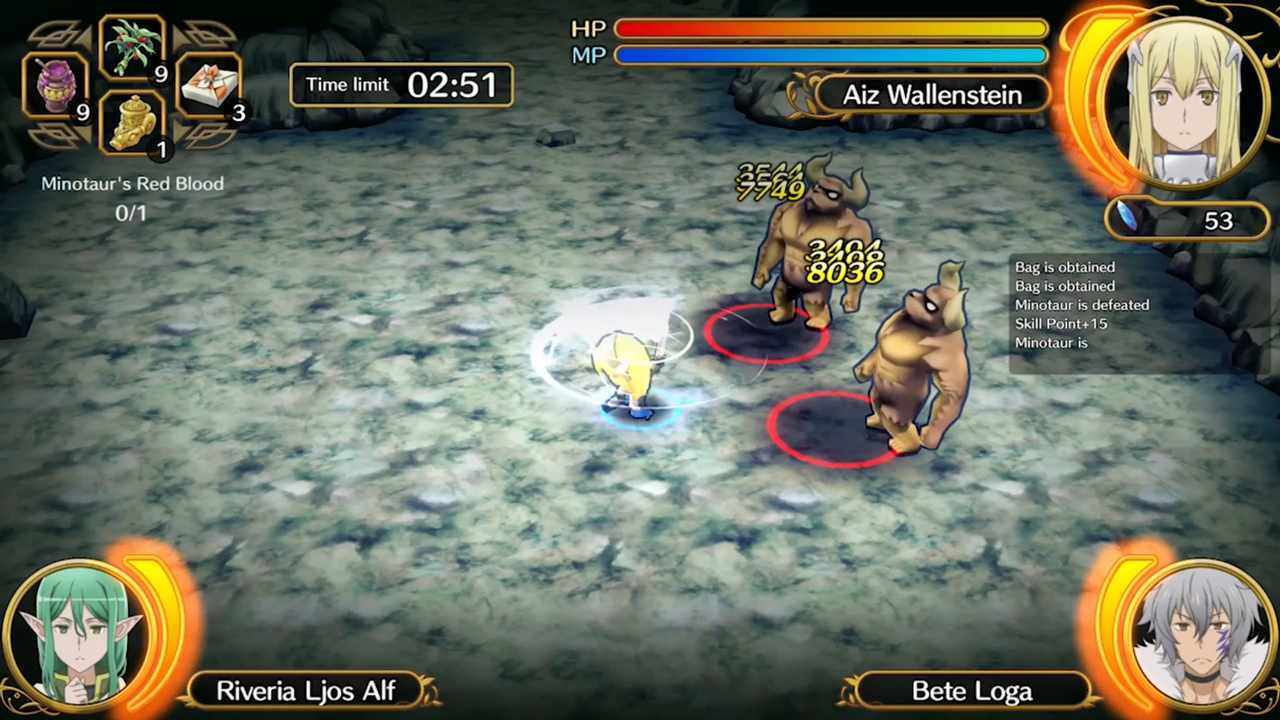
Task: Click the Minotaur is defeated log entry
Action: 1082,305
